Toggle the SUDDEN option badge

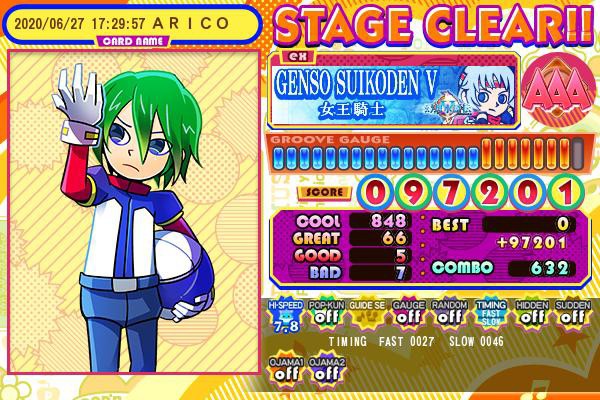570,314
